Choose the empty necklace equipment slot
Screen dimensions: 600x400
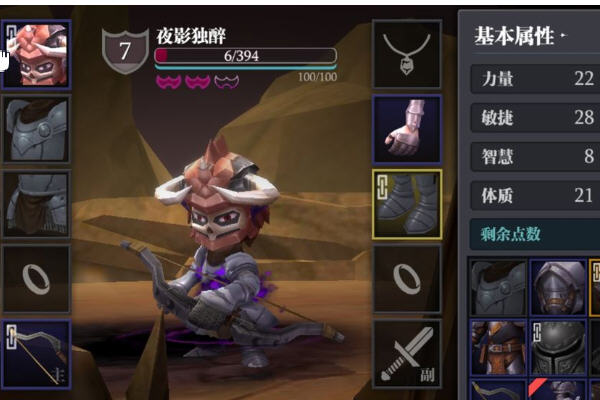pos(407,55)
